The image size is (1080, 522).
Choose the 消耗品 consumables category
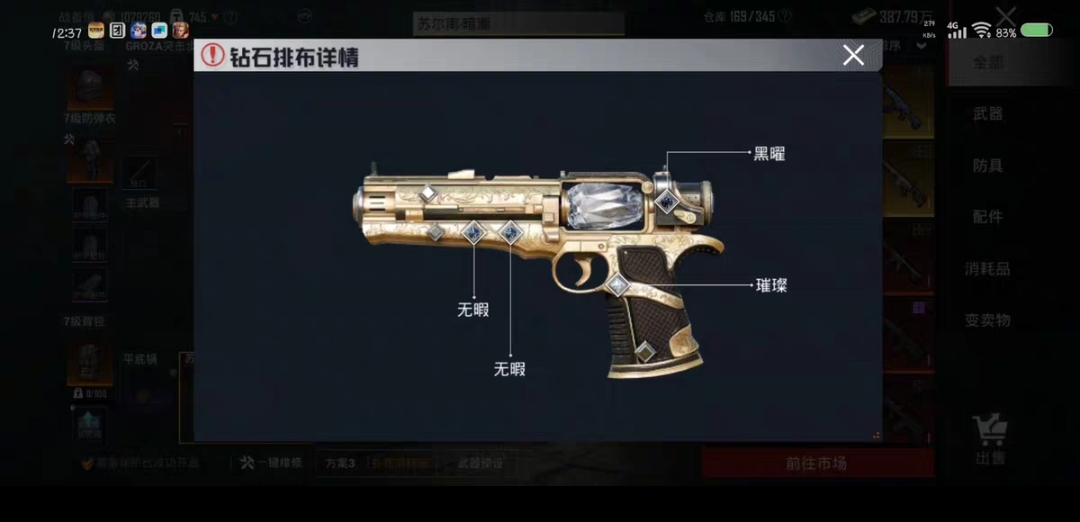point(988,269)
